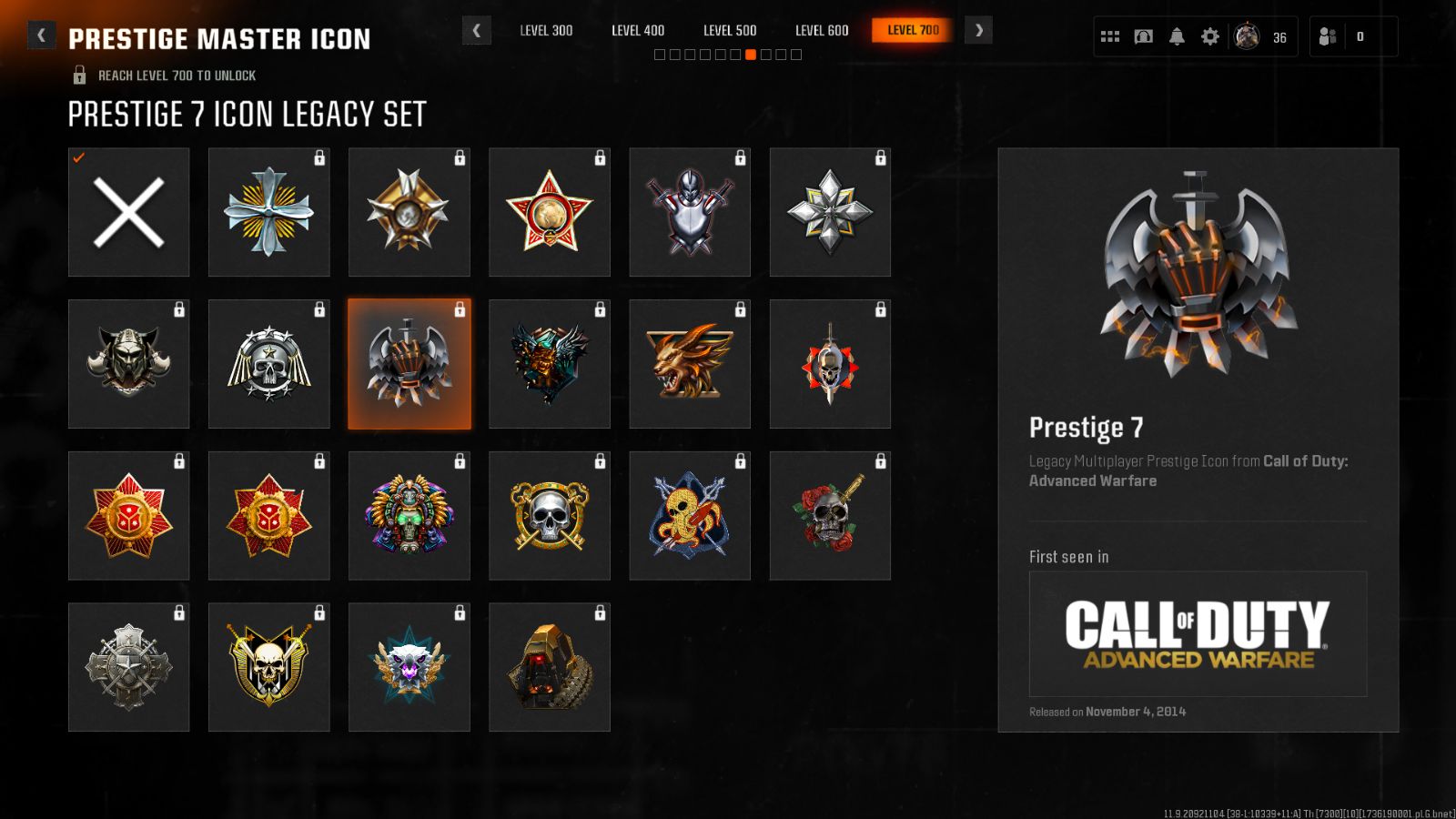Click the highlighted LEVEL 700 button

(x=911, y=29)
